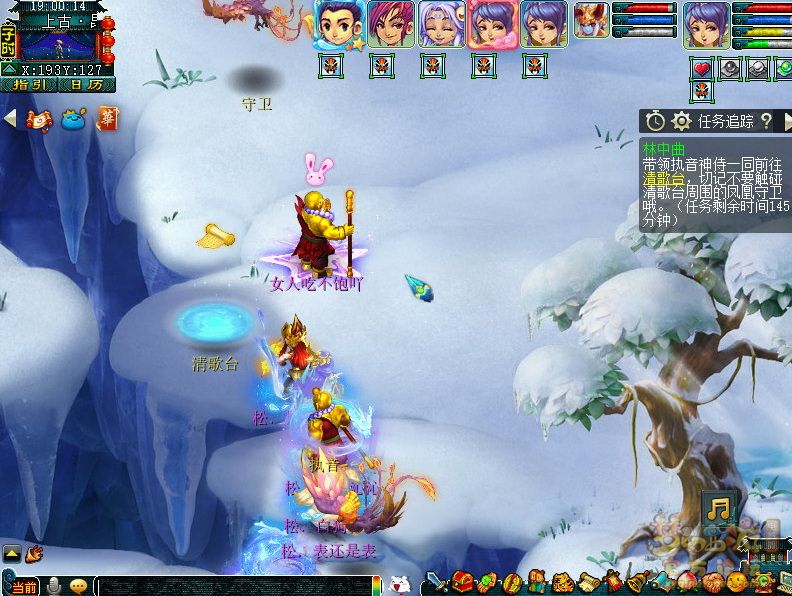Image resolution: width=792 pixels, height=596 pixels.
Task: Click the quest tracker stopwatch icon
Action: click(655, 121)
